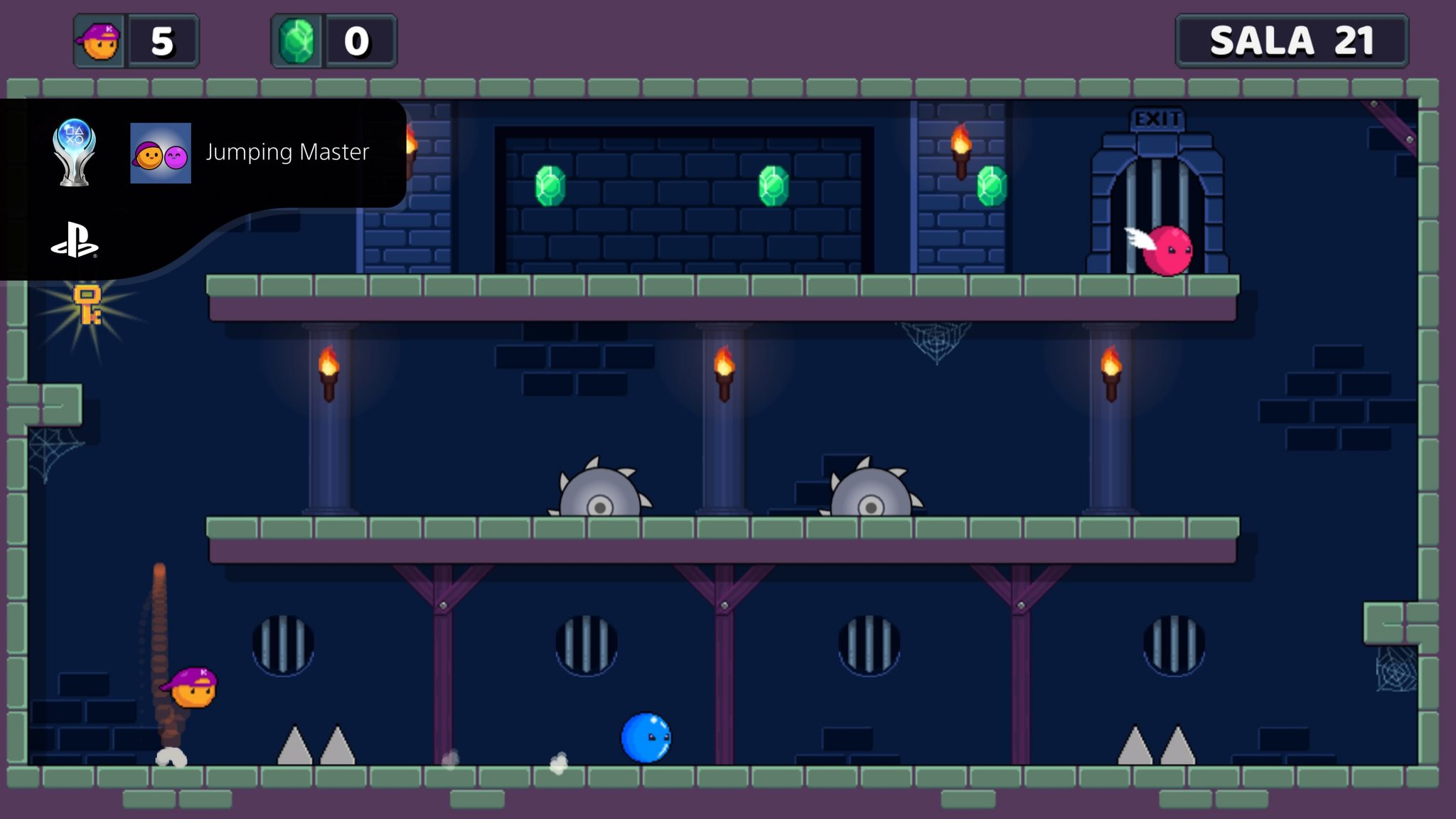Click the blue ball character on the floor
This screenshot has width=1456, height=819.
pos(646,737)
